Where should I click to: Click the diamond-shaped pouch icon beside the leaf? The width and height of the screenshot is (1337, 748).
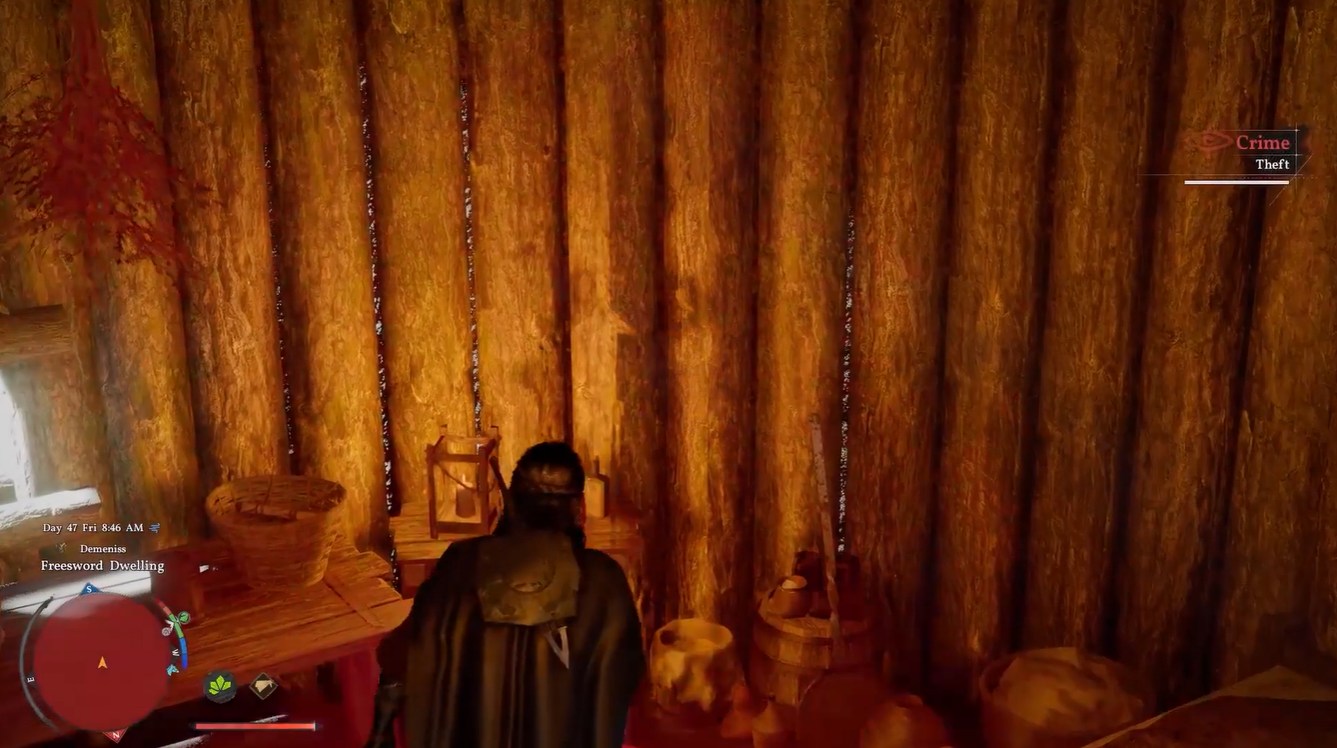tap(263, 684)
